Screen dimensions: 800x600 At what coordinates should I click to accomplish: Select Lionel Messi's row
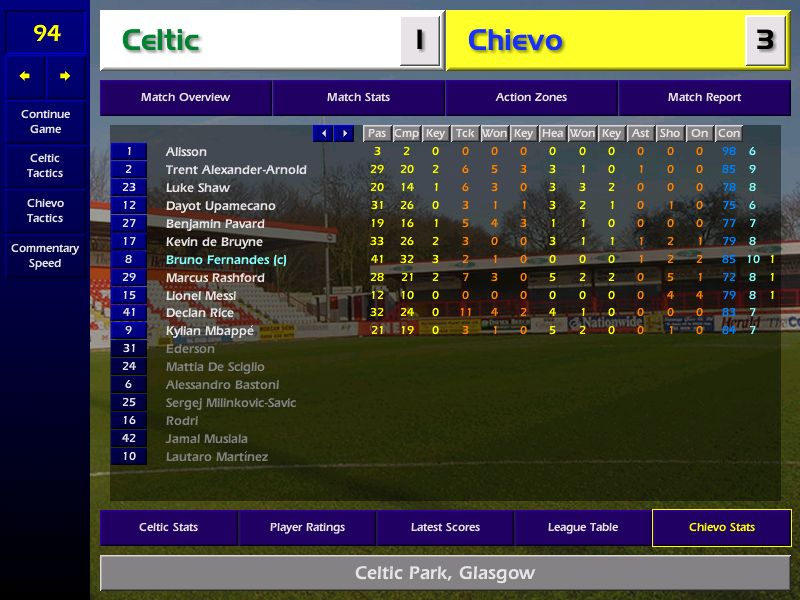[x=201, y=296]
